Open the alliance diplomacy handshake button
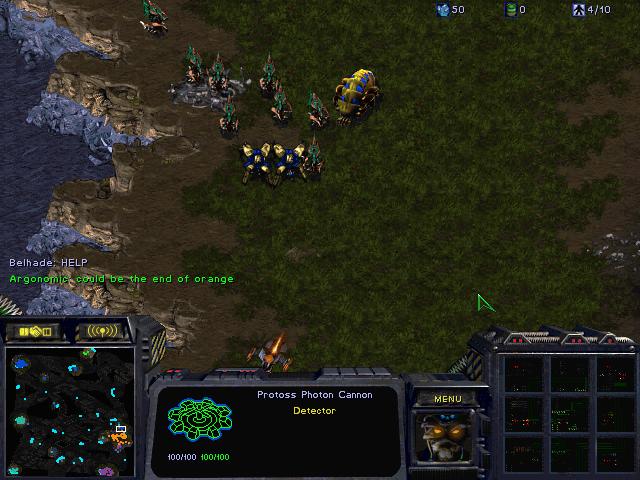640x480 pixels. point(34,331)
